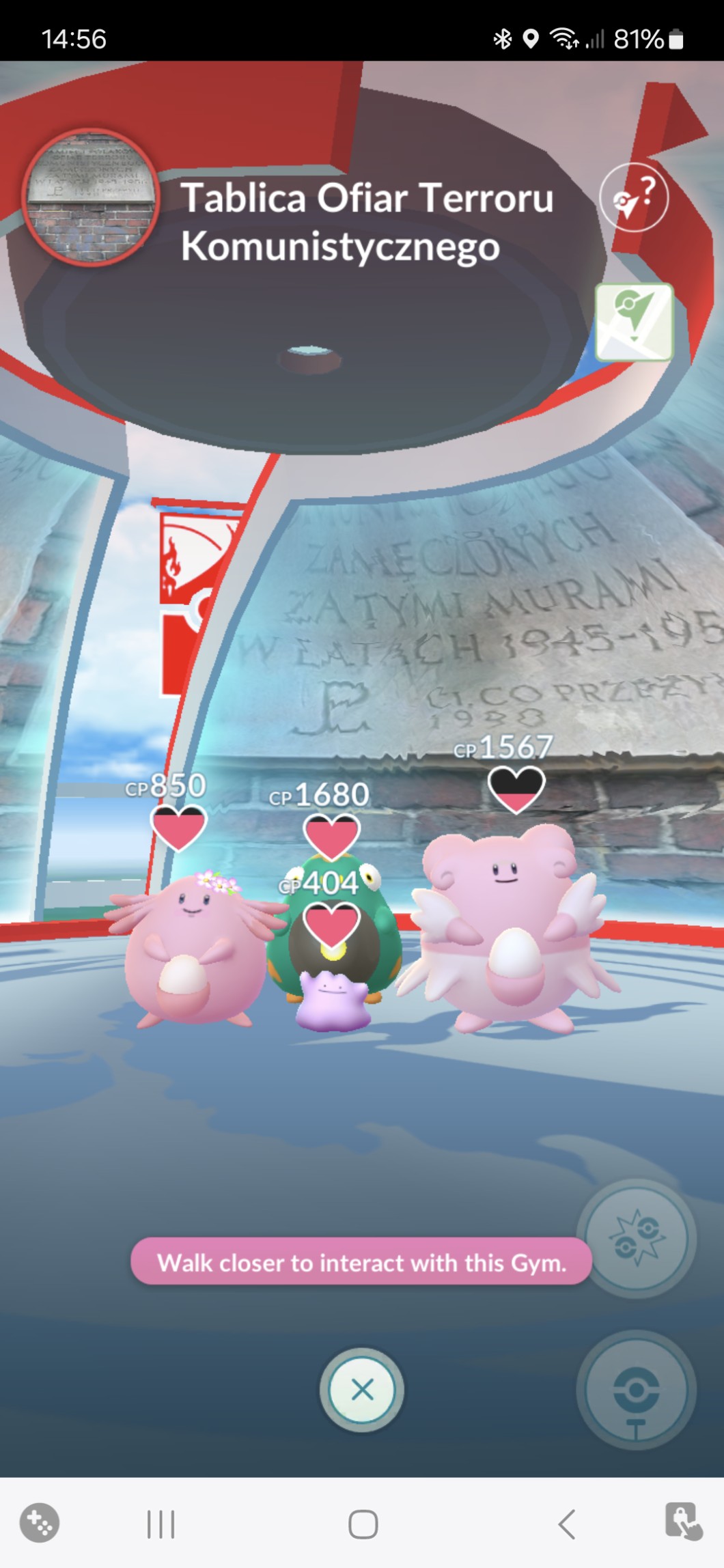Open the gym photo disc thumbnail

[91, 197]
